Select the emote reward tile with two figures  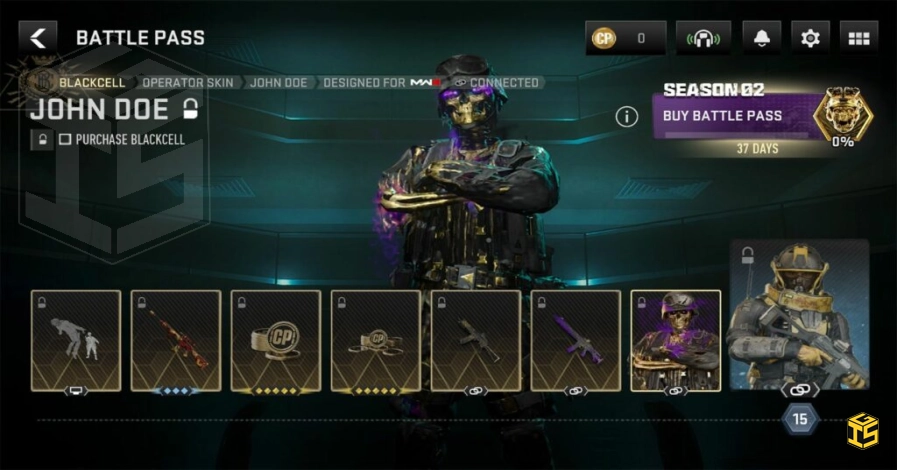point(76,341)
